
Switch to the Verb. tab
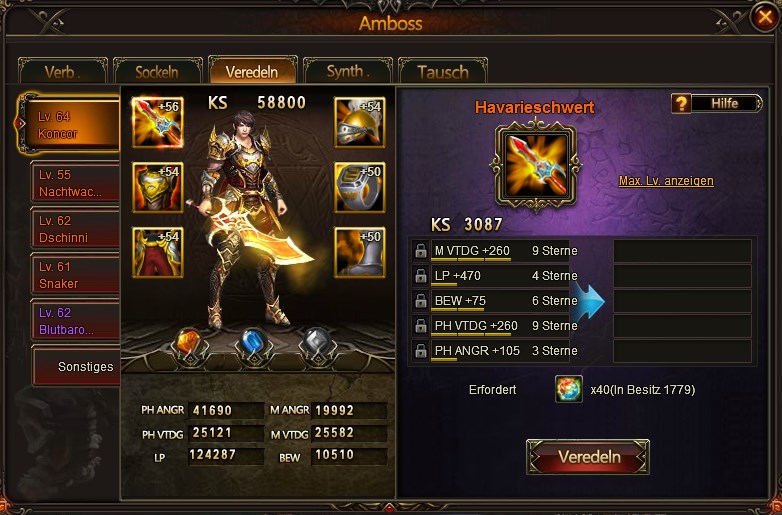[x=62, y=72]
